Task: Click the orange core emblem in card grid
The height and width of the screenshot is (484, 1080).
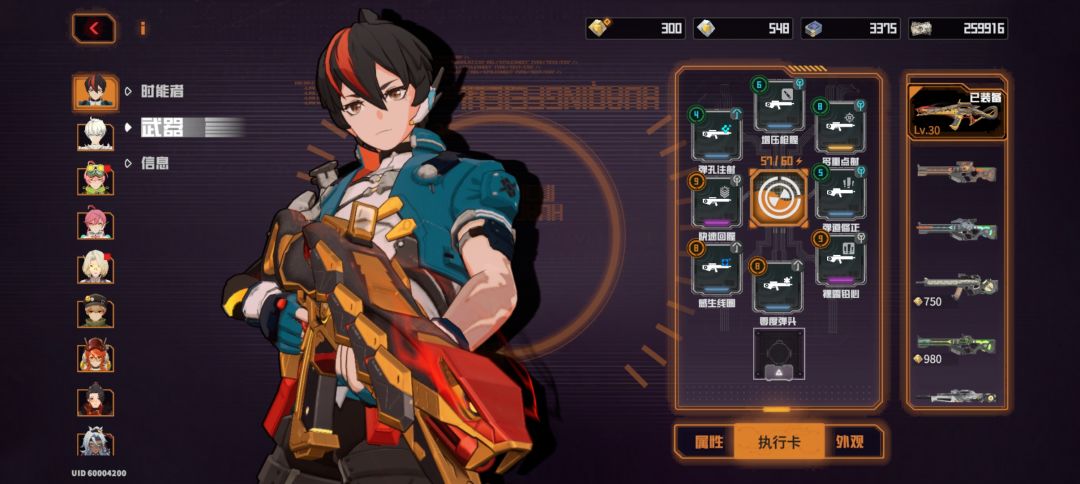Action: click(x=778, y=197)
